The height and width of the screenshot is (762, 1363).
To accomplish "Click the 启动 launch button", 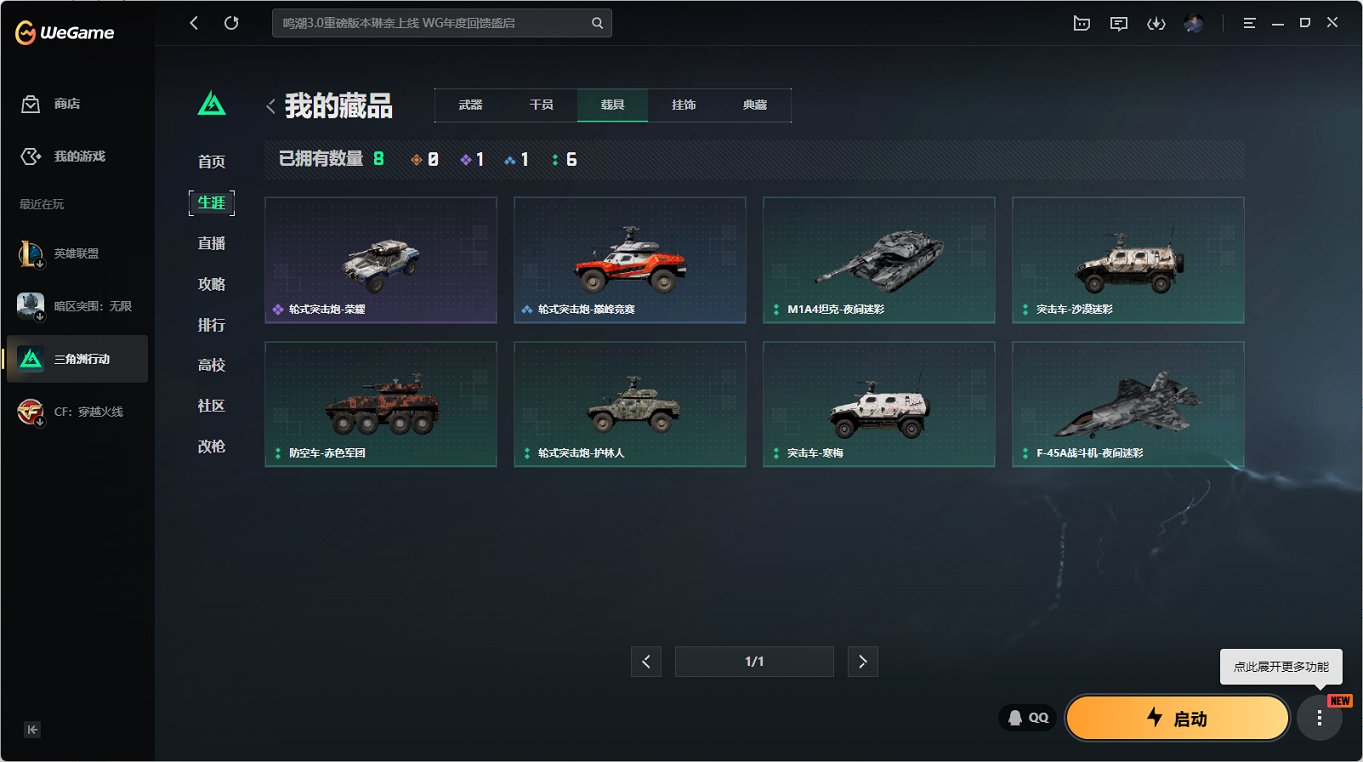I will pyautogui.click(x=1177, y=717).
